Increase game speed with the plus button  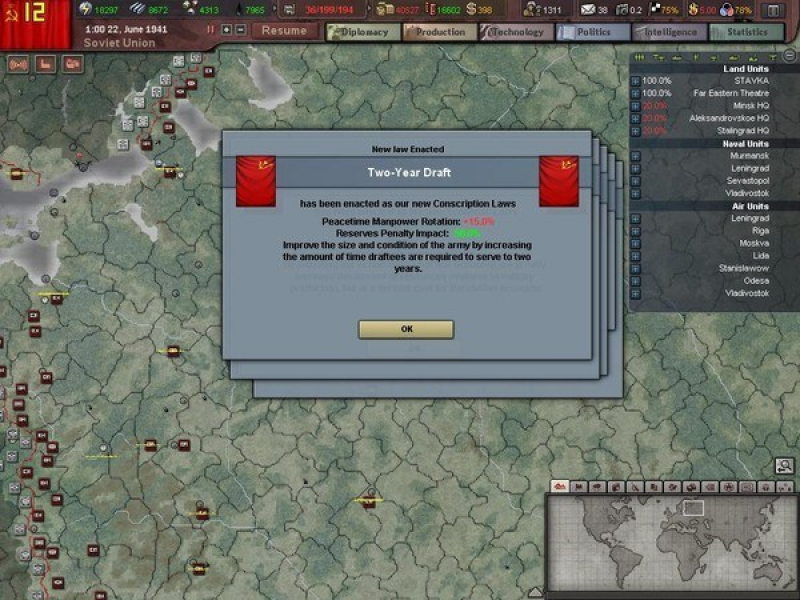click(x=226, y=30)
